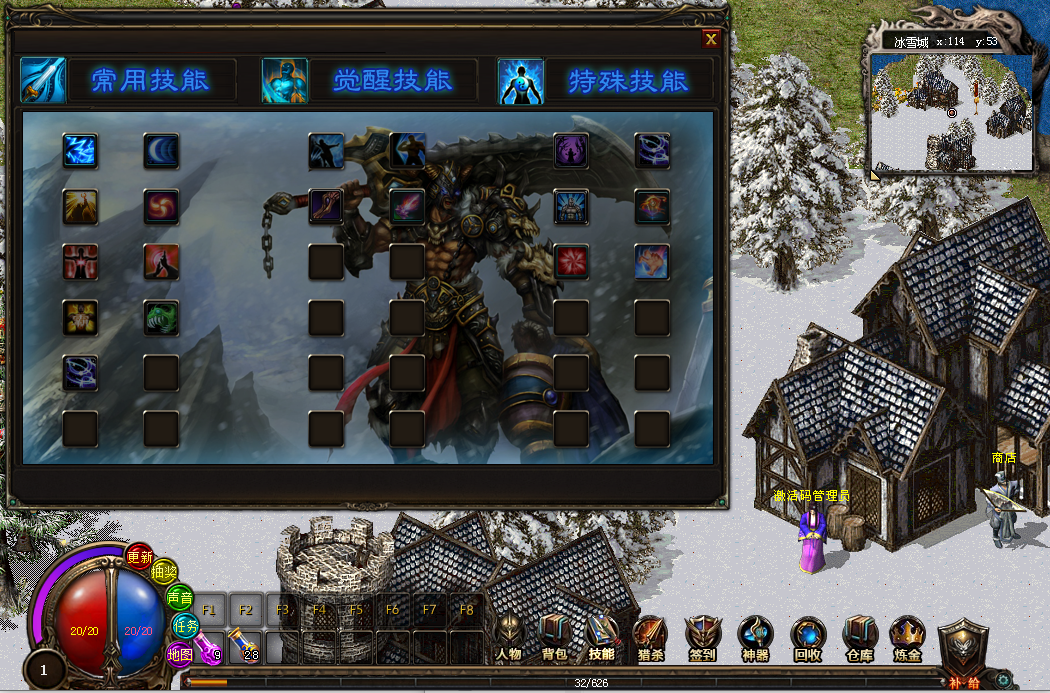Open the 回收 recycle menu
The image size is (1050, 693).
(x=807, y=636)
